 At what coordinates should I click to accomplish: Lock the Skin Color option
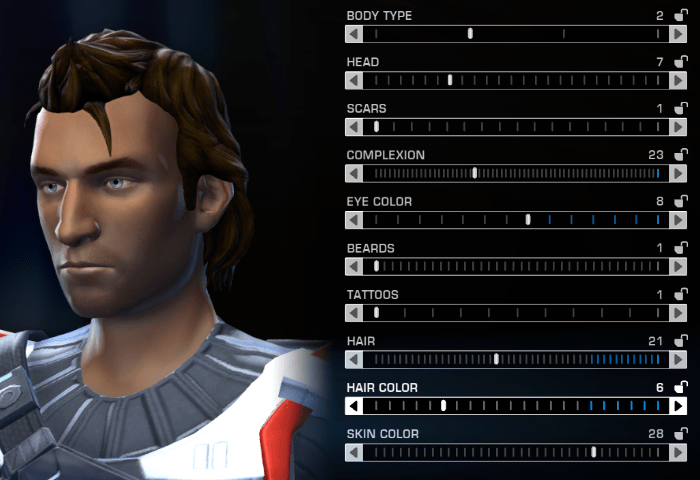pos(681,433)
